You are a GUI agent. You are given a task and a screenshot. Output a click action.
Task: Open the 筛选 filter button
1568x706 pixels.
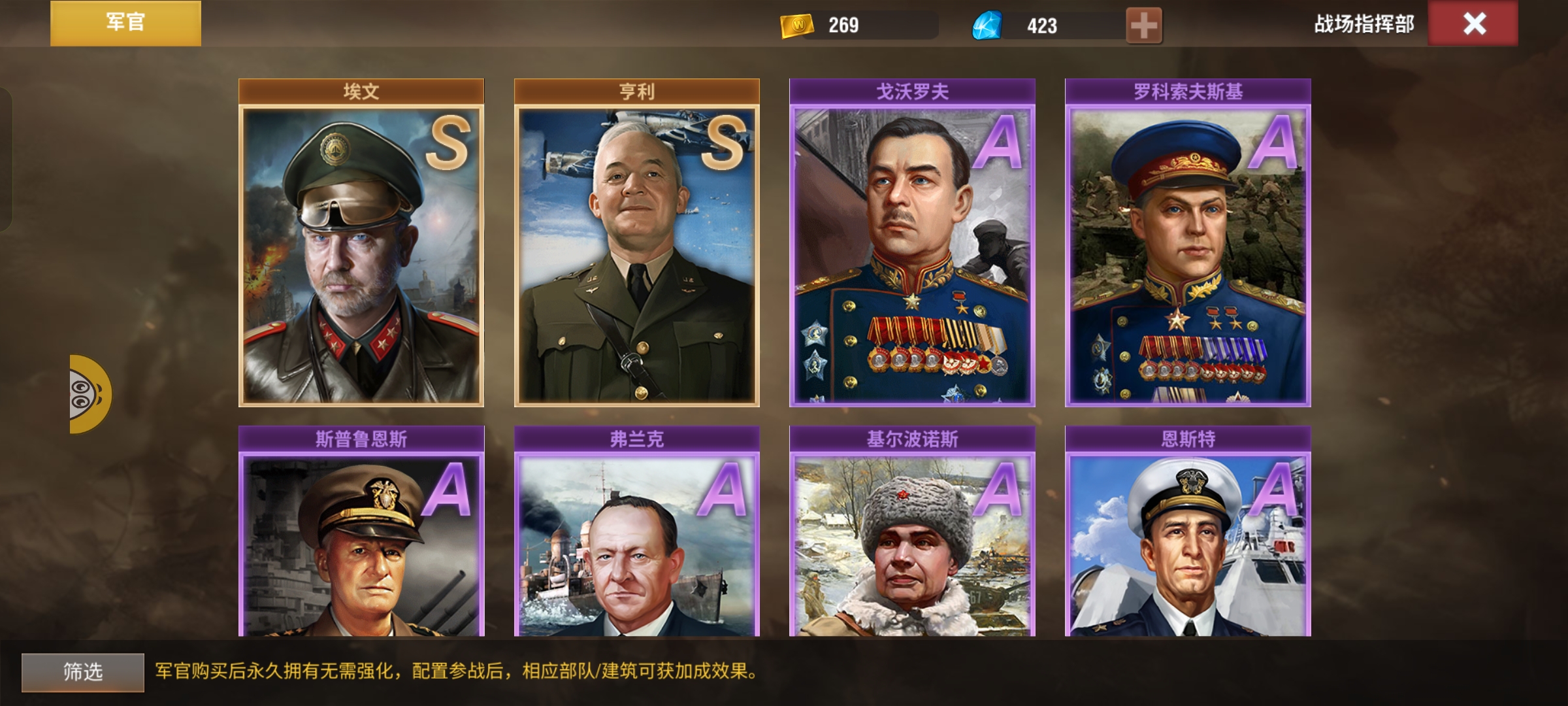coord(83,671)
